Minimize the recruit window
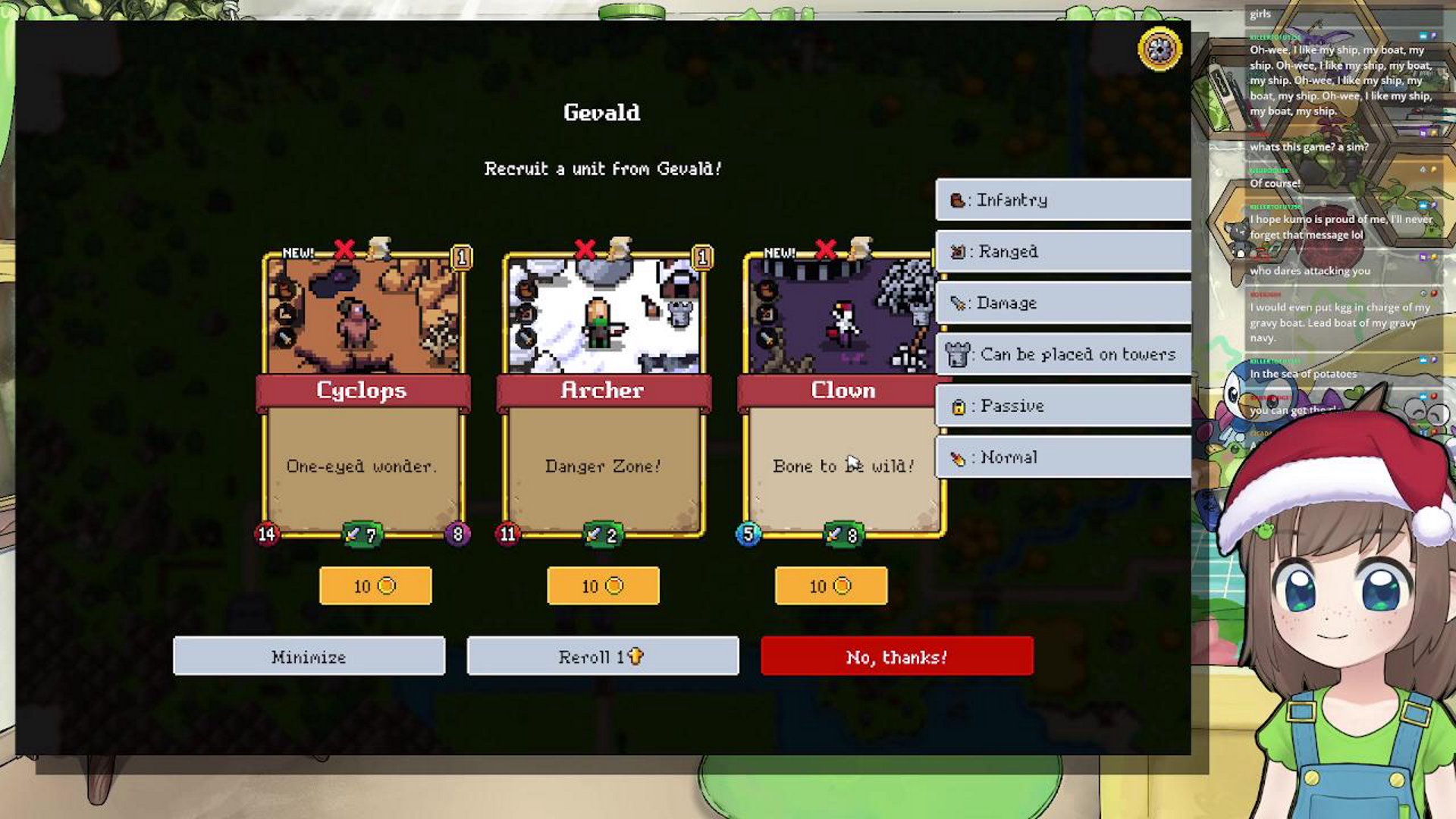Viewport: 1456px width, 819px height. 309,656
